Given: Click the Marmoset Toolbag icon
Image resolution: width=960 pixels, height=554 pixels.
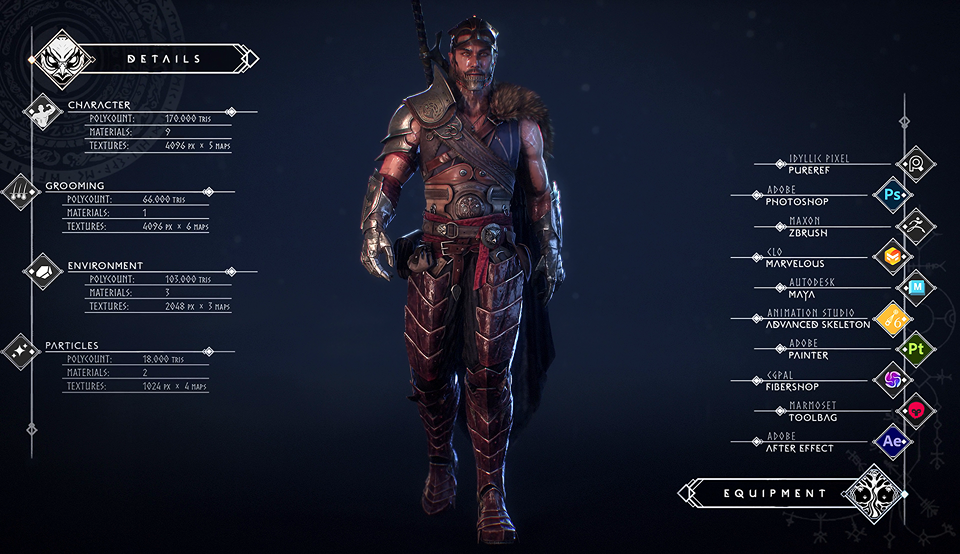Looking at the screenshot, I should [x=915, y=411].
